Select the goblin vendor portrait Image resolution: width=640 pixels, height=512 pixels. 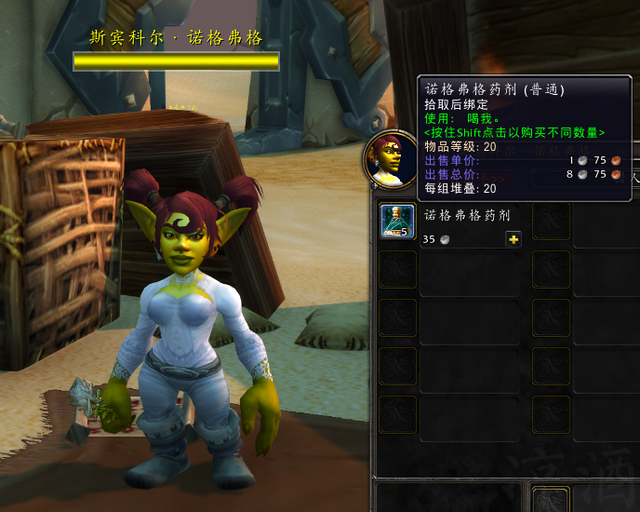coord(390,159)
